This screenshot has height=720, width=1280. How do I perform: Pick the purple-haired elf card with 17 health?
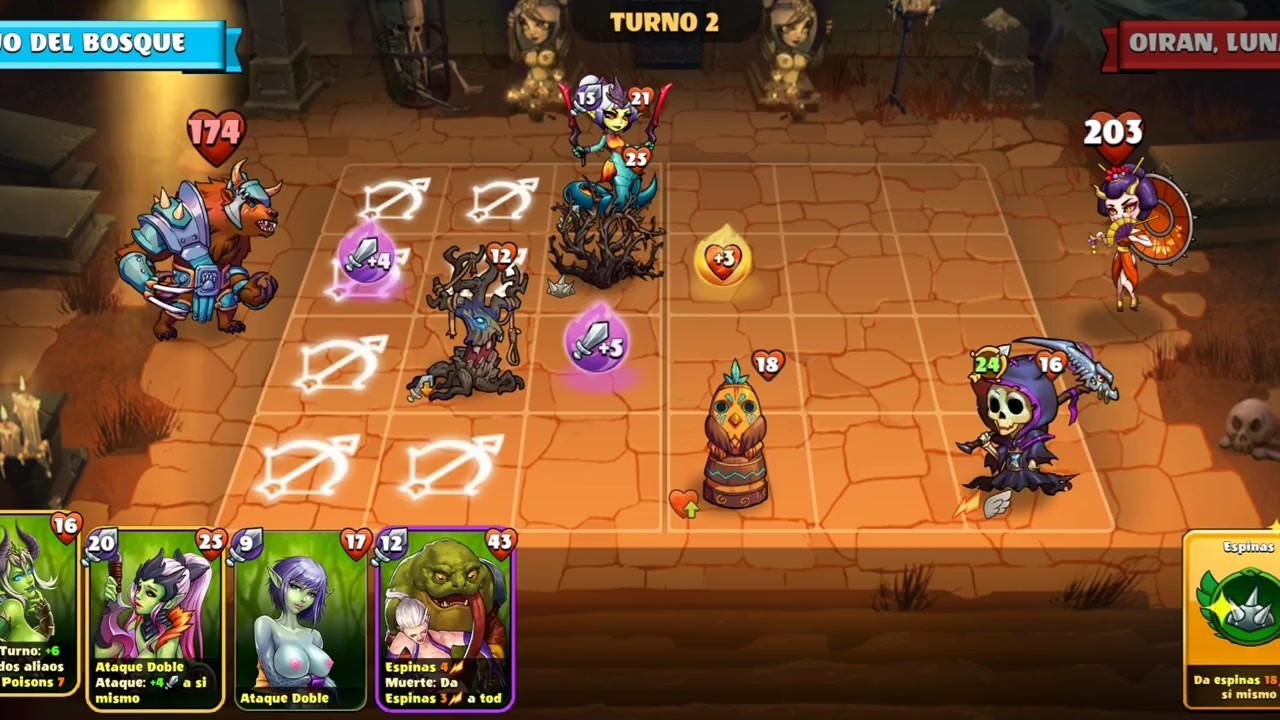click(x=300, y=620)
